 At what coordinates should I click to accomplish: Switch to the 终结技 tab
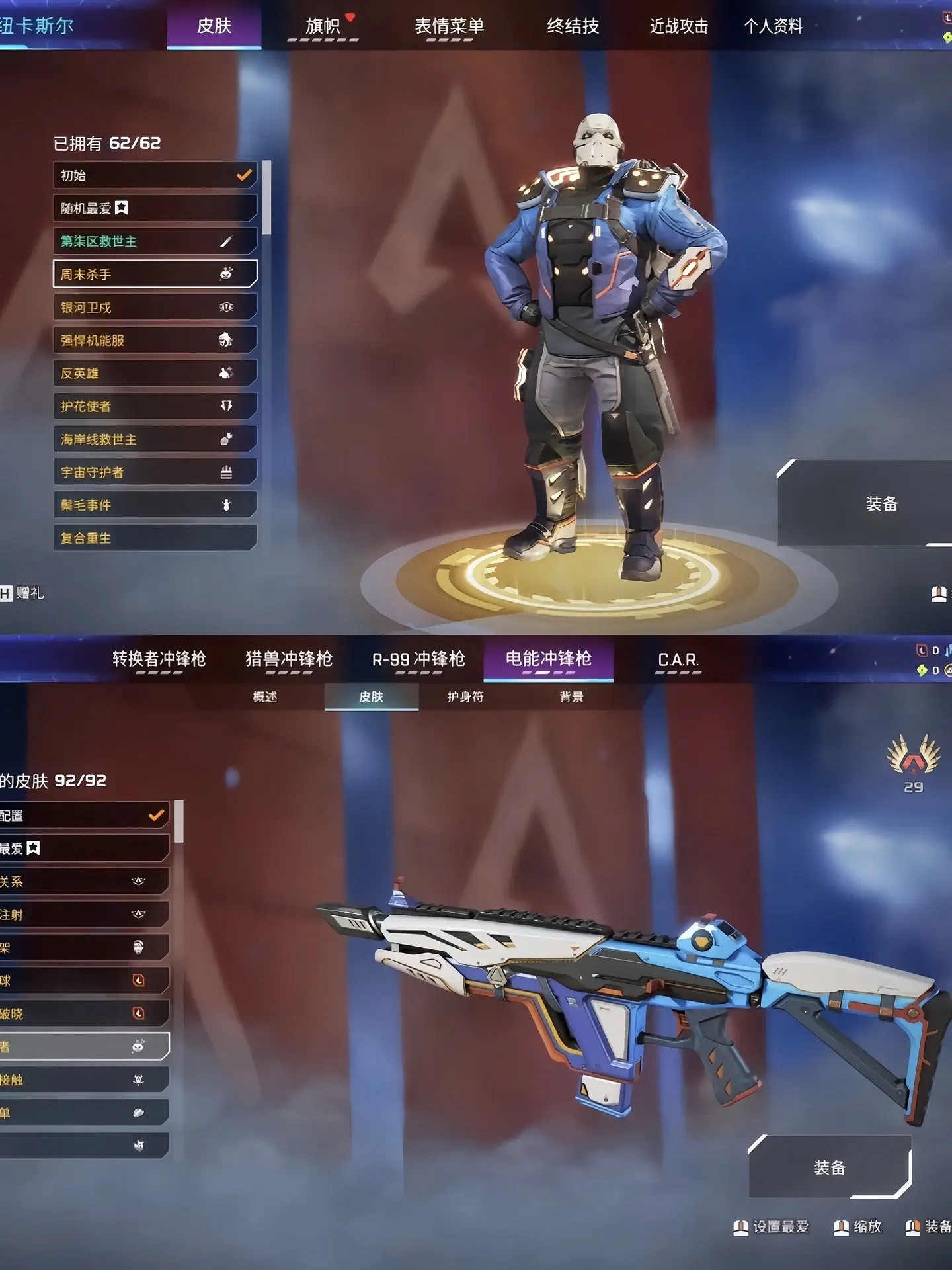pos(573,28)
